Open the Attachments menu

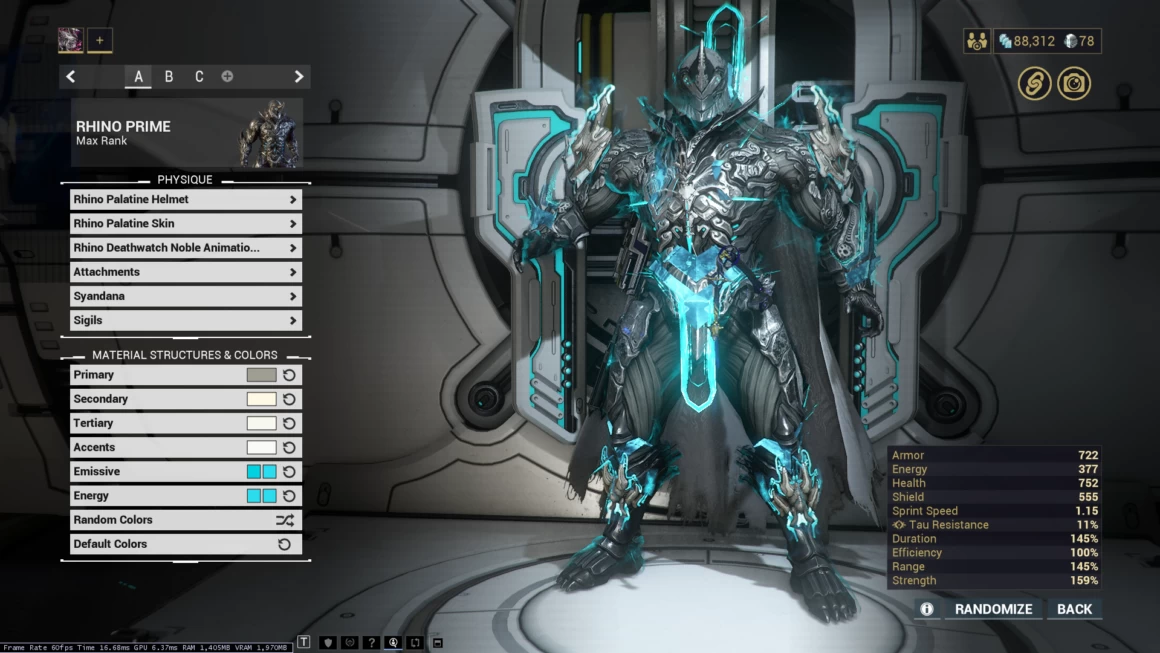click(x=185, y=272)
